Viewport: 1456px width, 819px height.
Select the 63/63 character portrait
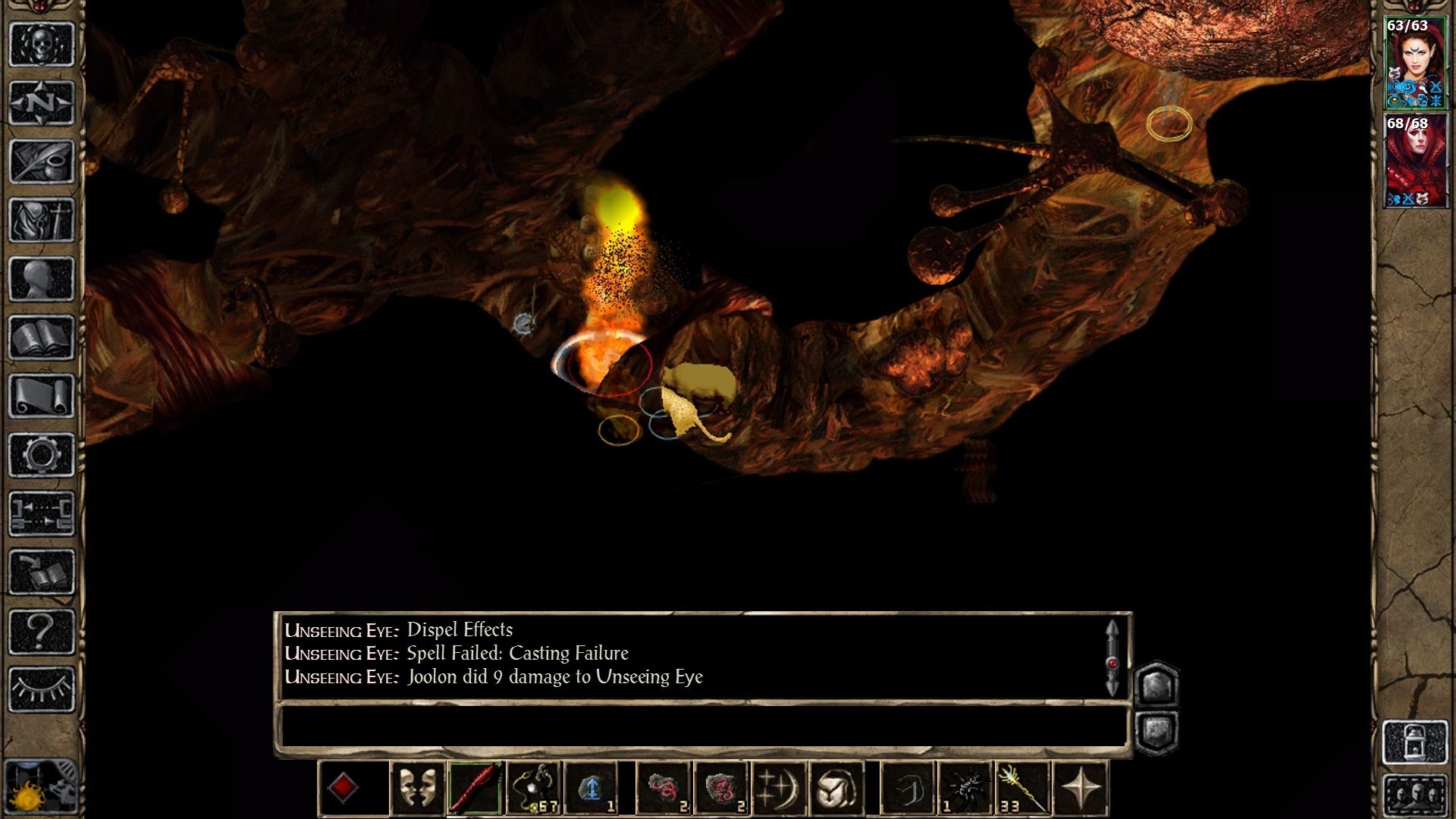(1415, 62)
